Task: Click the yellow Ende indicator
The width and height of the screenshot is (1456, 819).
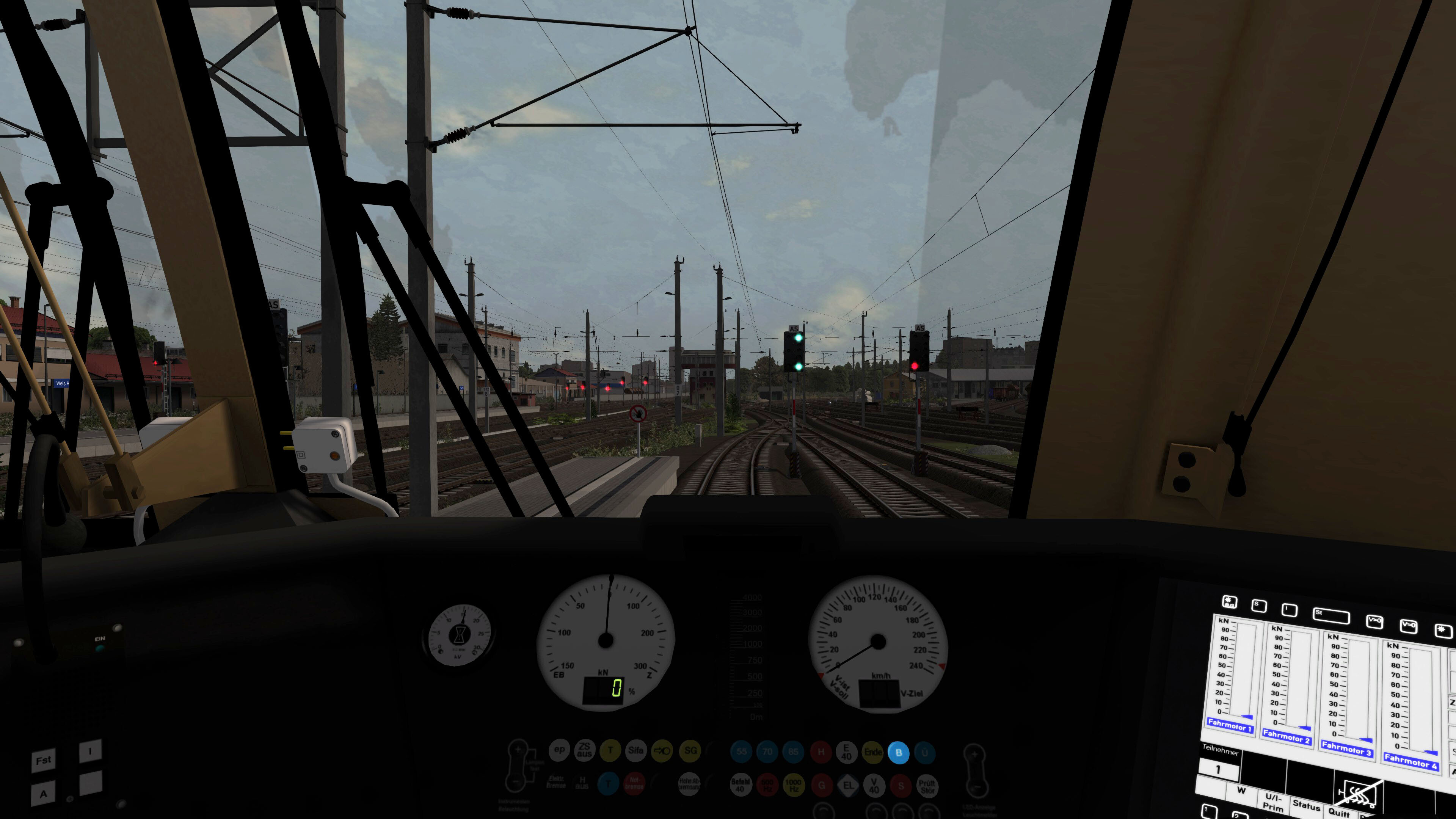Action: click(873, 753)
